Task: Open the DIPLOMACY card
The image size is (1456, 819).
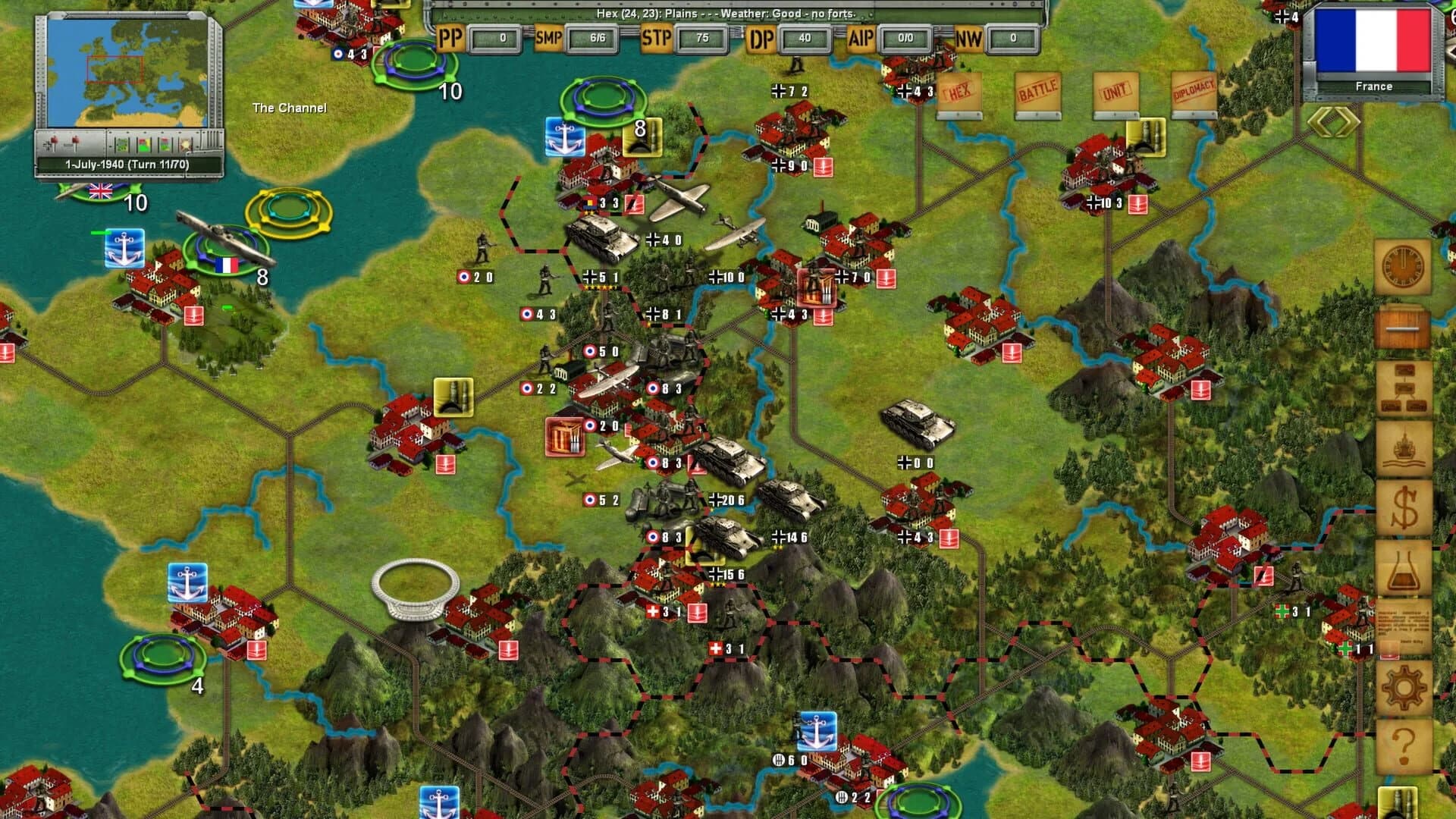Action: tap(1193, 91)
